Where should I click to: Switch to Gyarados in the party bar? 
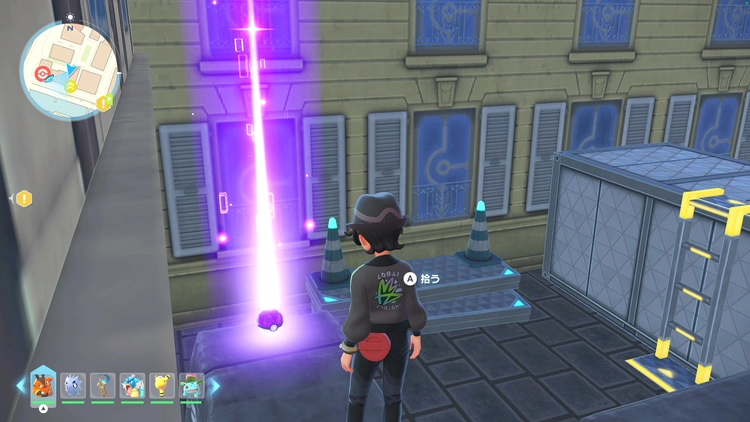click(132, 385)
